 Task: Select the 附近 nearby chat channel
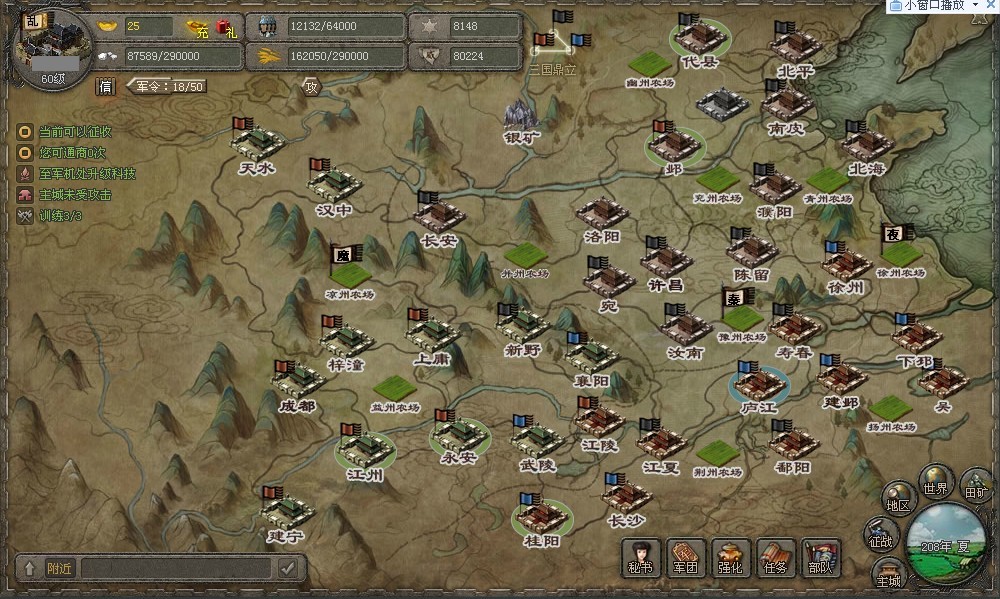(59, 568)
